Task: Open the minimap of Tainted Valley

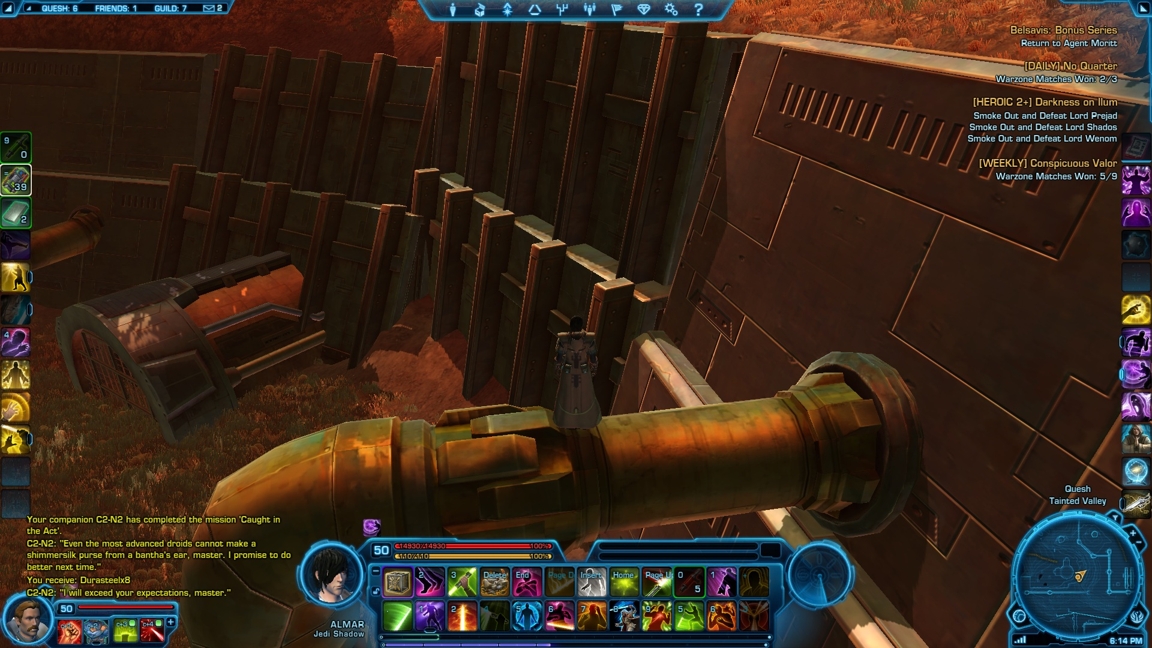Action: (x=1076, y=577)
